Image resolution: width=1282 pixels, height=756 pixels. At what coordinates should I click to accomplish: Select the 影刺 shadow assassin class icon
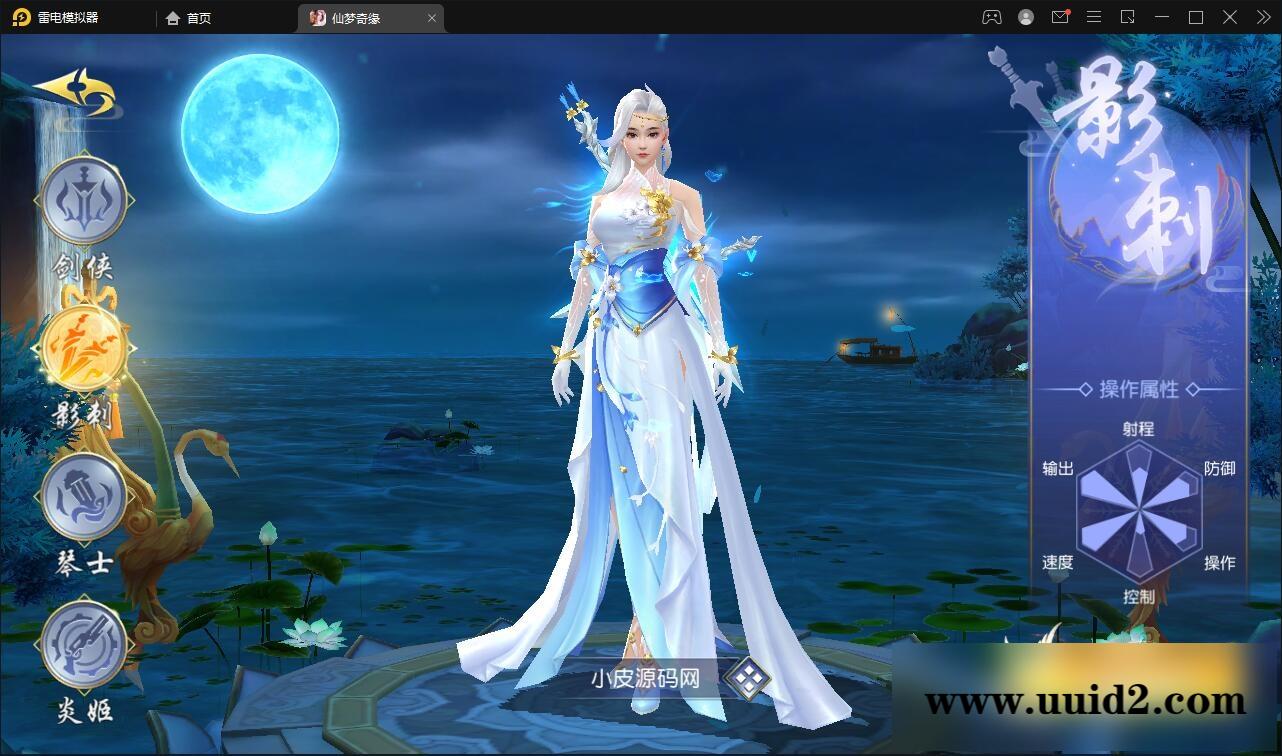tap(84, 350)
